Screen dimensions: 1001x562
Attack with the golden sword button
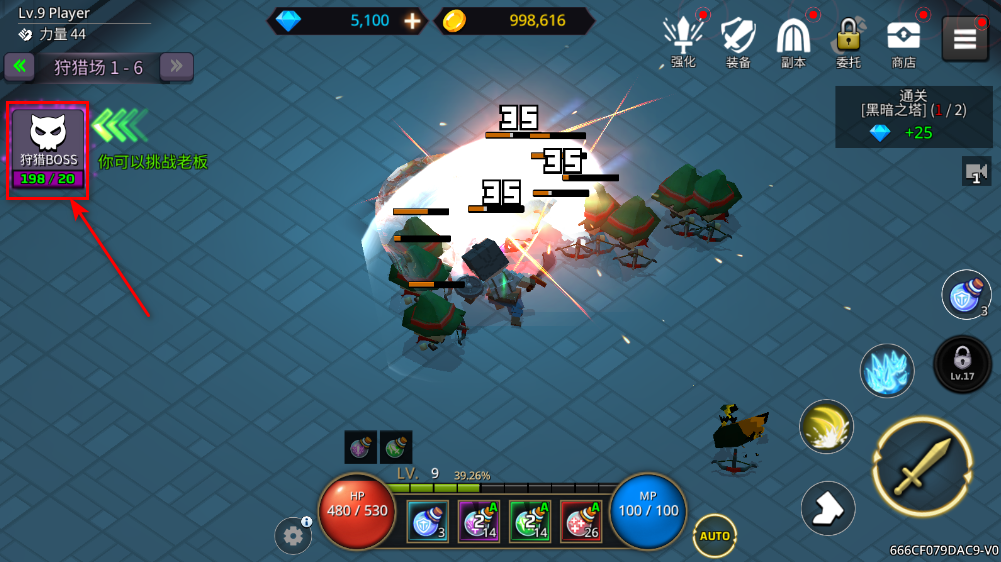(922, 467)
